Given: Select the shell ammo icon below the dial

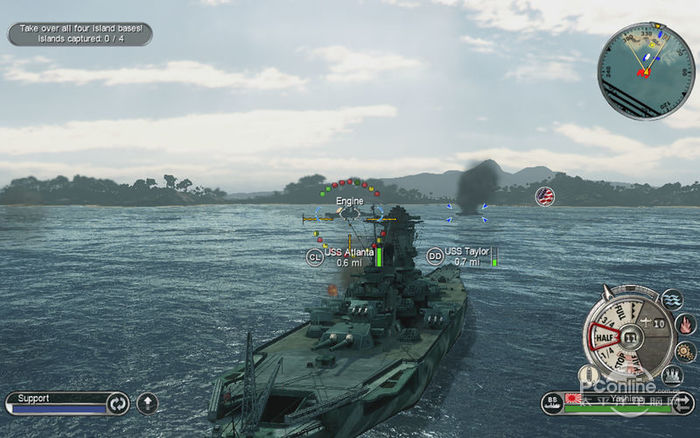Looking at the screenshot, I should click(589, 373).
